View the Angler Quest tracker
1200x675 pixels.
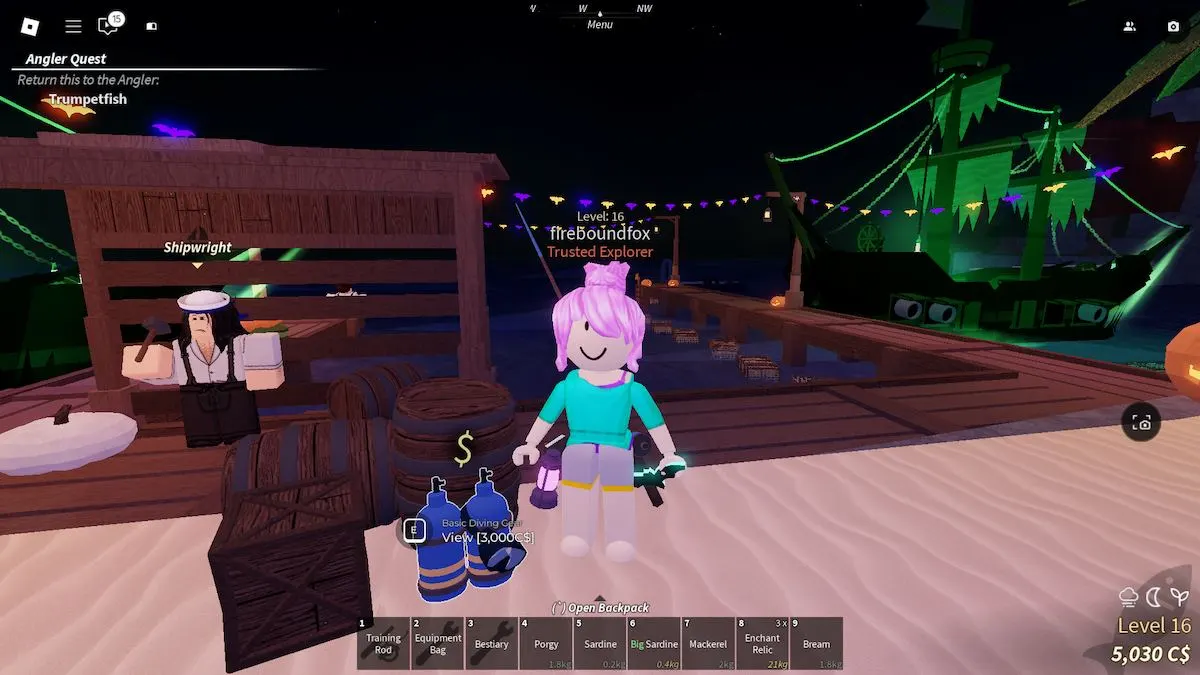(x=66, y=59)
